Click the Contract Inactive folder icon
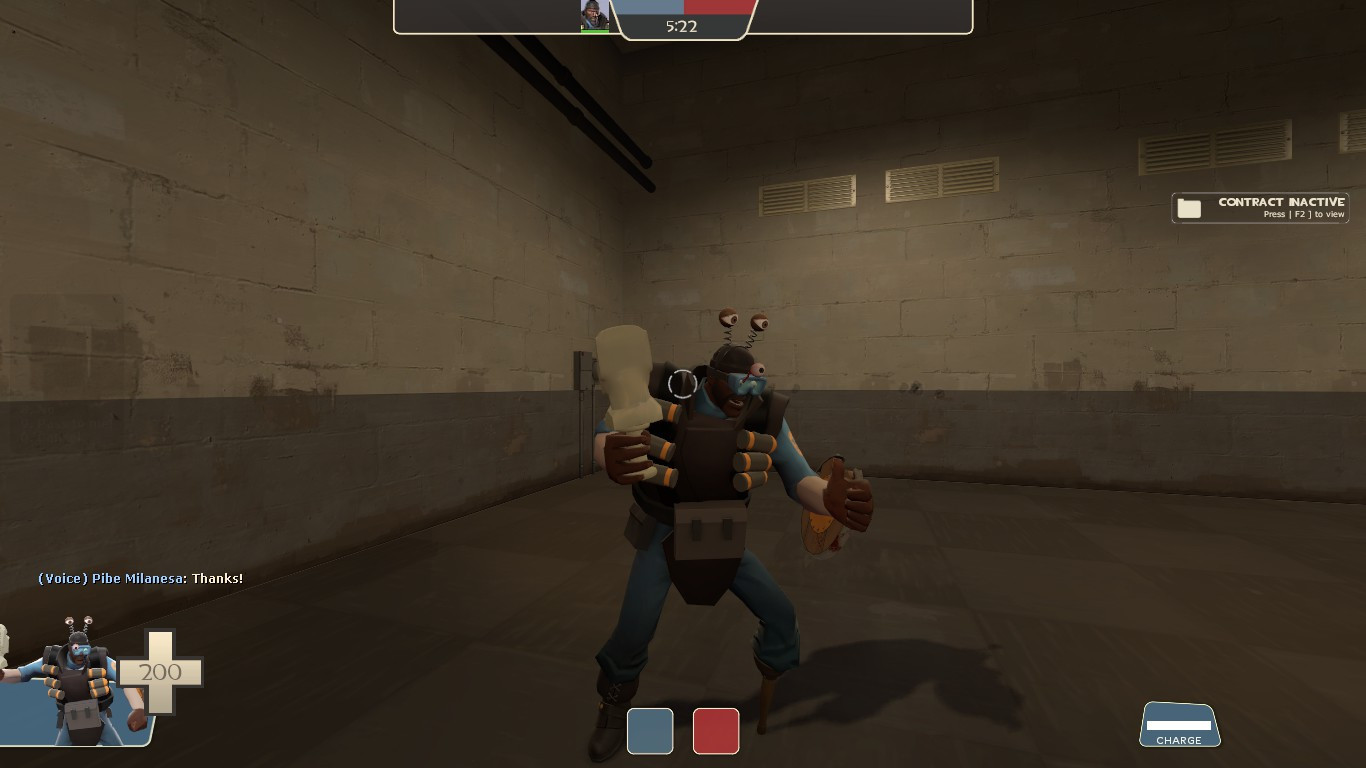This screenshot has width=1366, height=768. (1190, 207)
